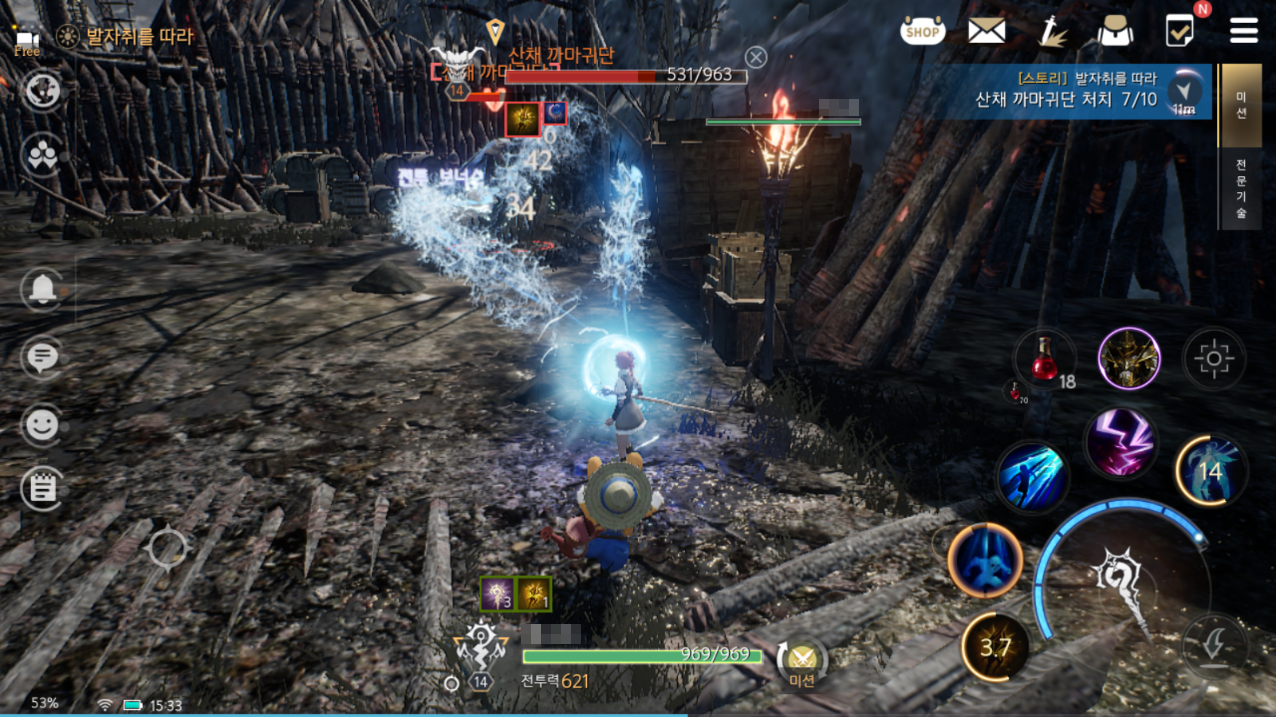Viewport: 1276px width, 717px height.
Task: Open the backpack inventory
Action: [1115, 32]
